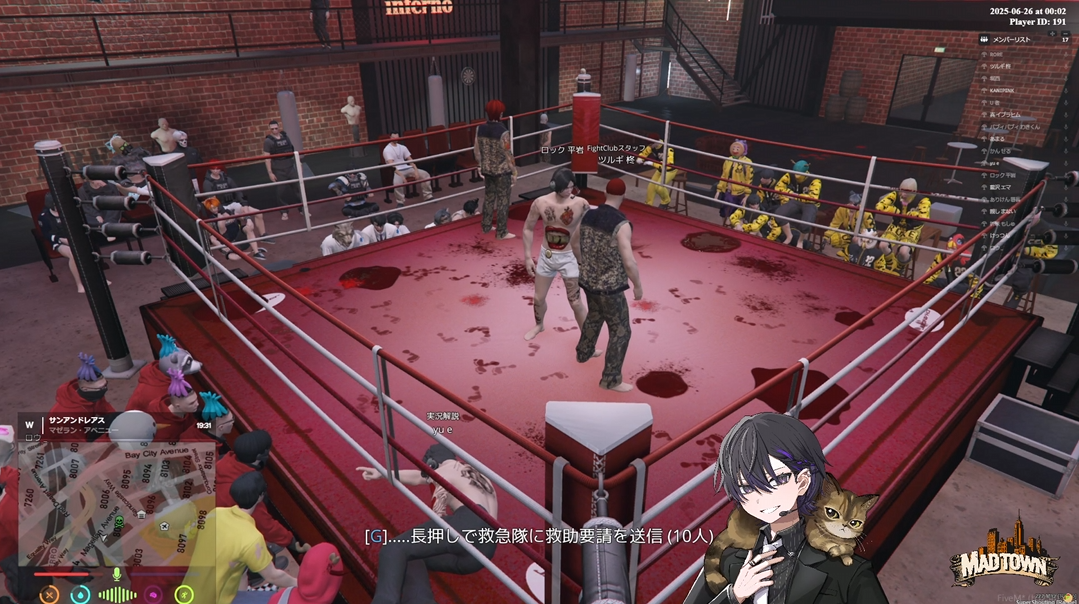
Task: Toggle the green microphone icon
Action: click(117, 574)
